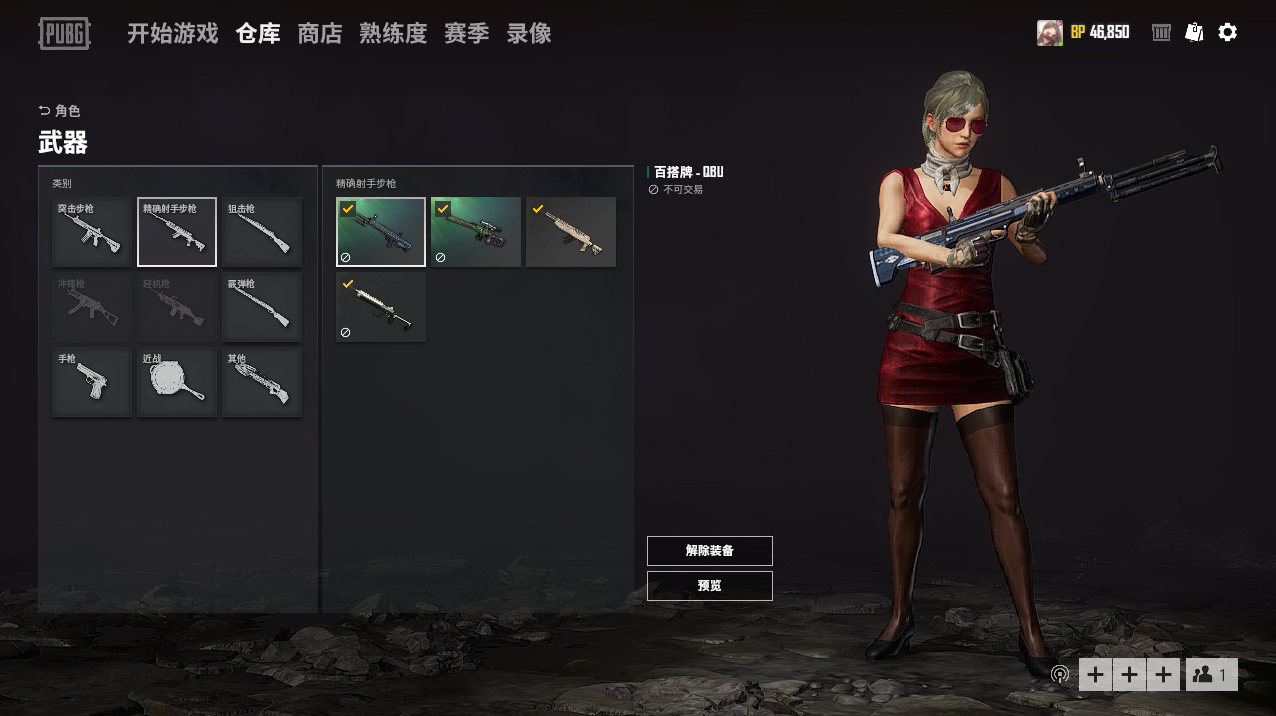
Task: Open the 手枪 pistol category
Action: 92,382
